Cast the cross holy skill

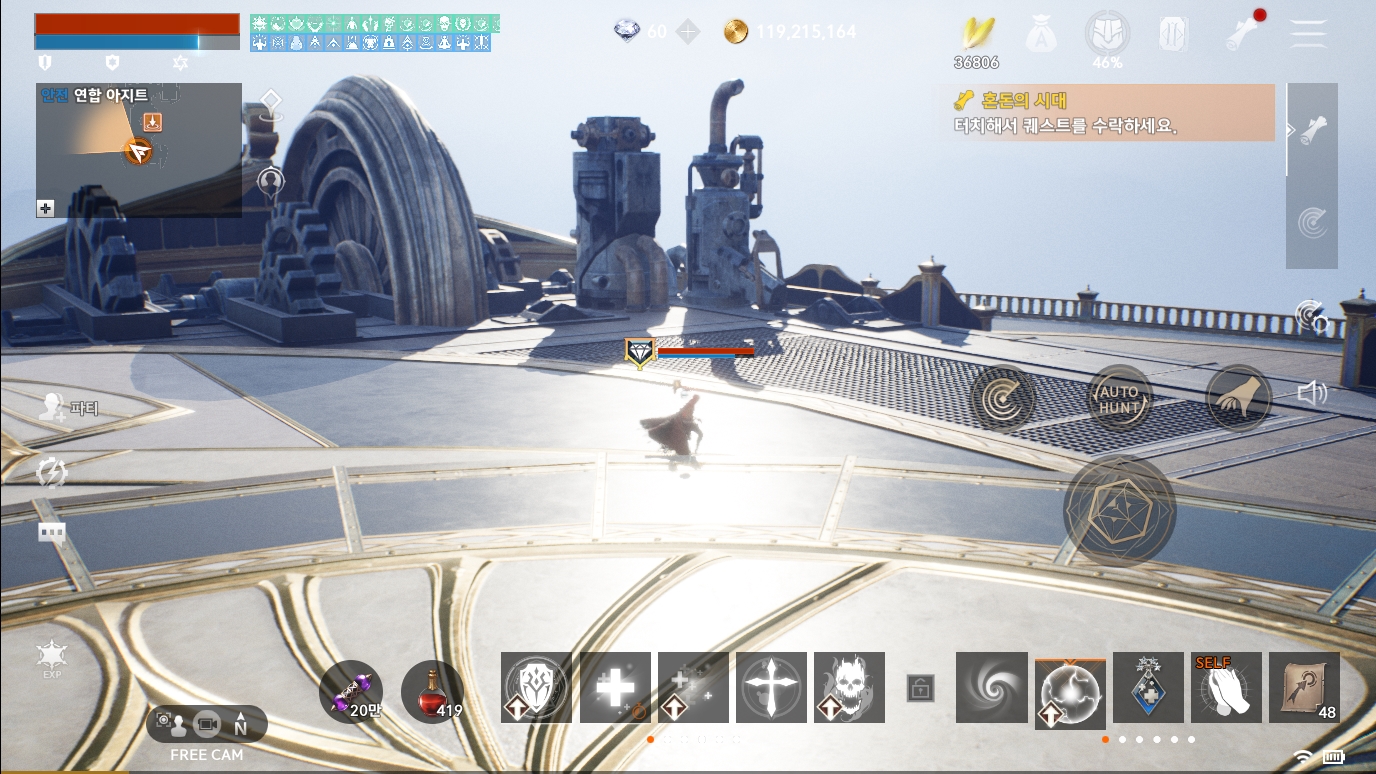tap(771, 688)
